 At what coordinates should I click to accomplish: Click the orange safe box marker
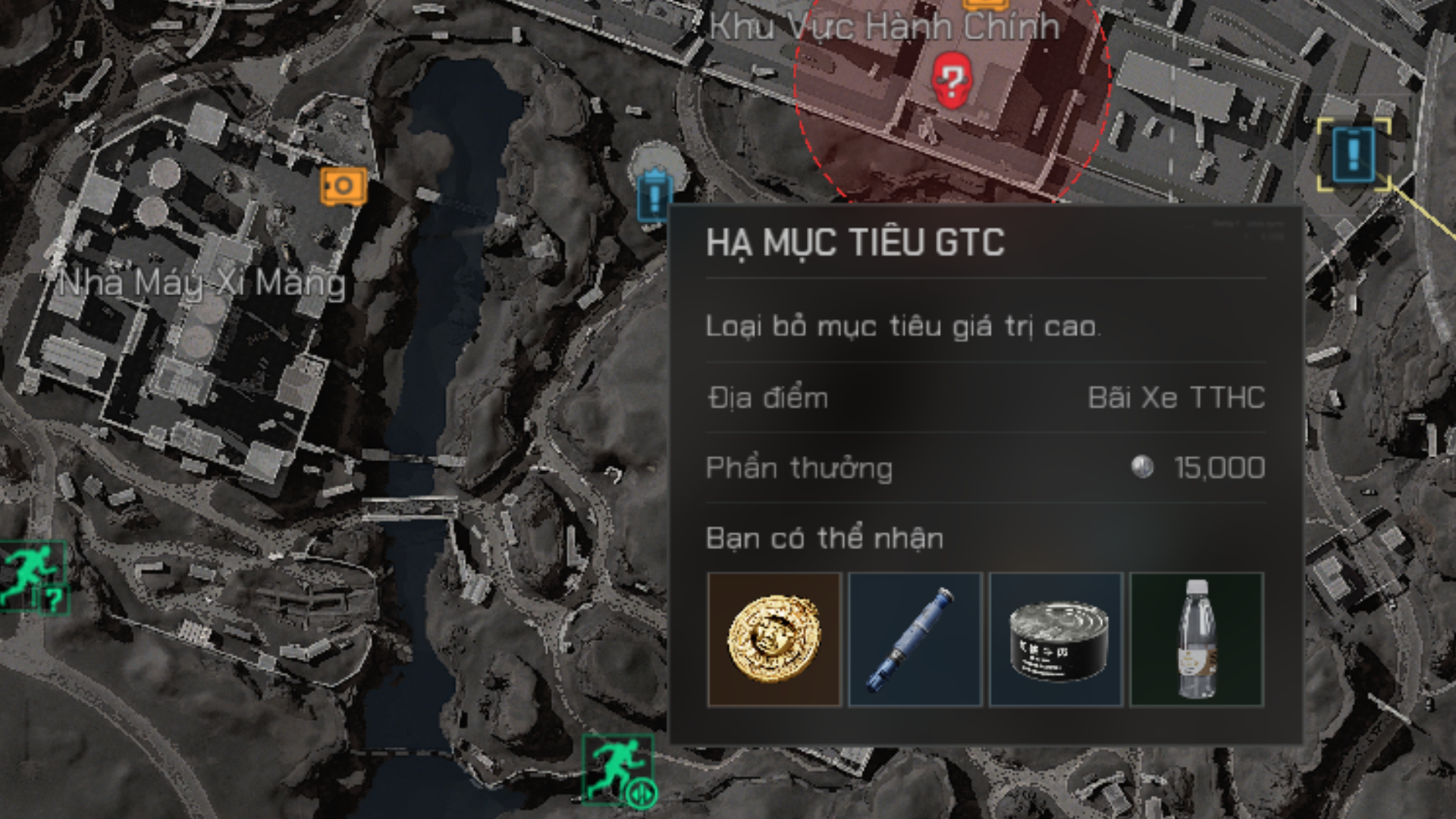[344, 186]
